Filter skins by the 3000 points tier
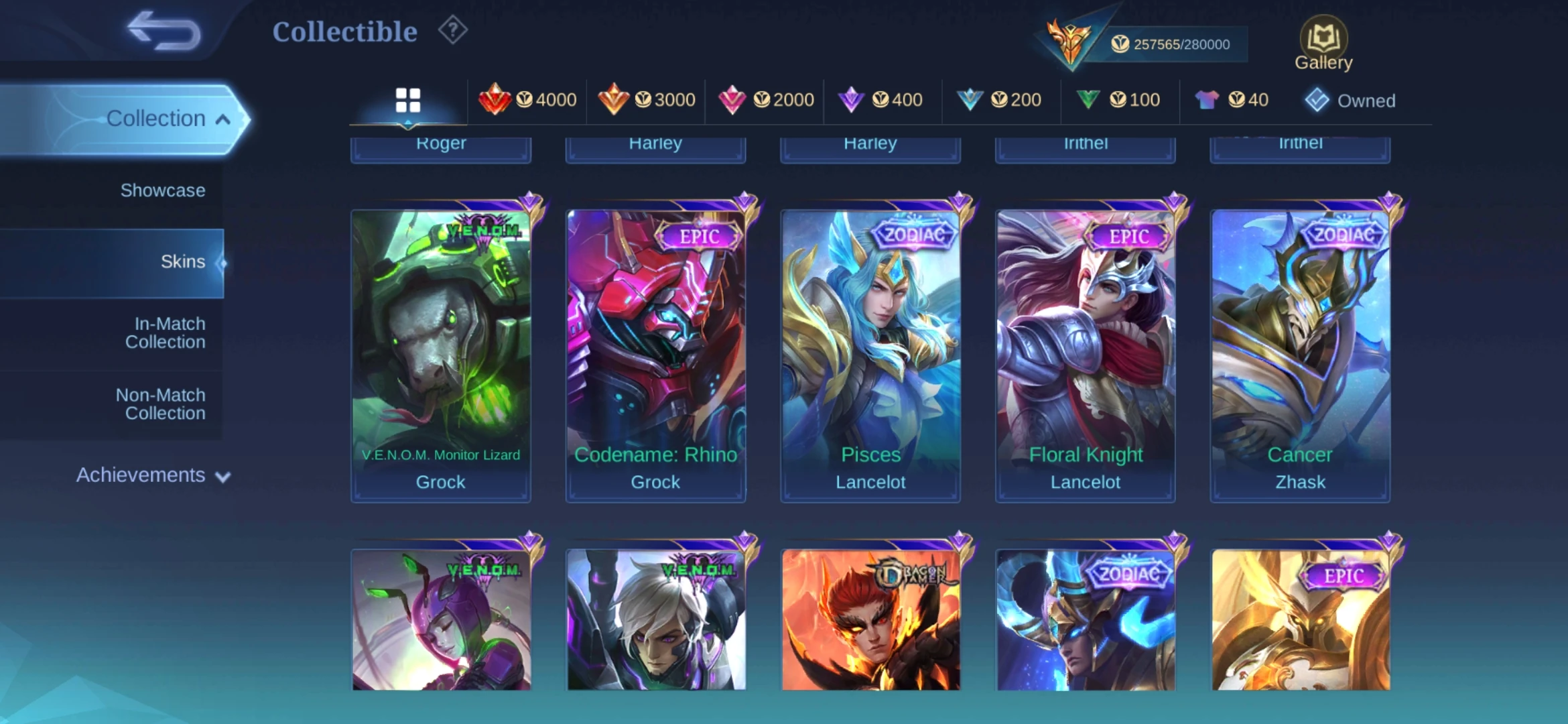Viewport: 1568px width, 724px height. pos(647,101)
